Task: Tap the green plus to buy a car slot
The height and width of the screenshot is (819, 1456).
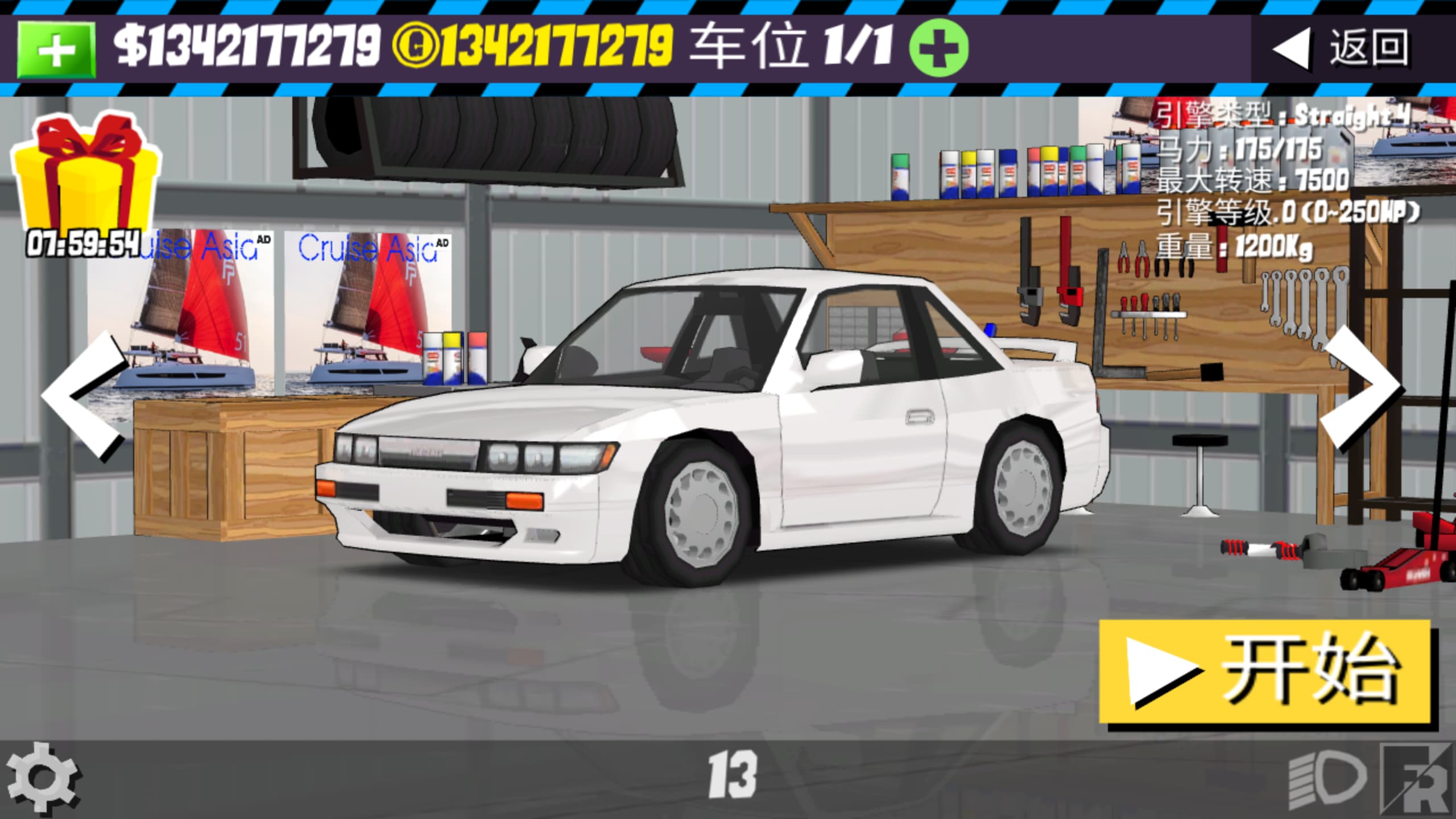Action: (x=940, y=48)
